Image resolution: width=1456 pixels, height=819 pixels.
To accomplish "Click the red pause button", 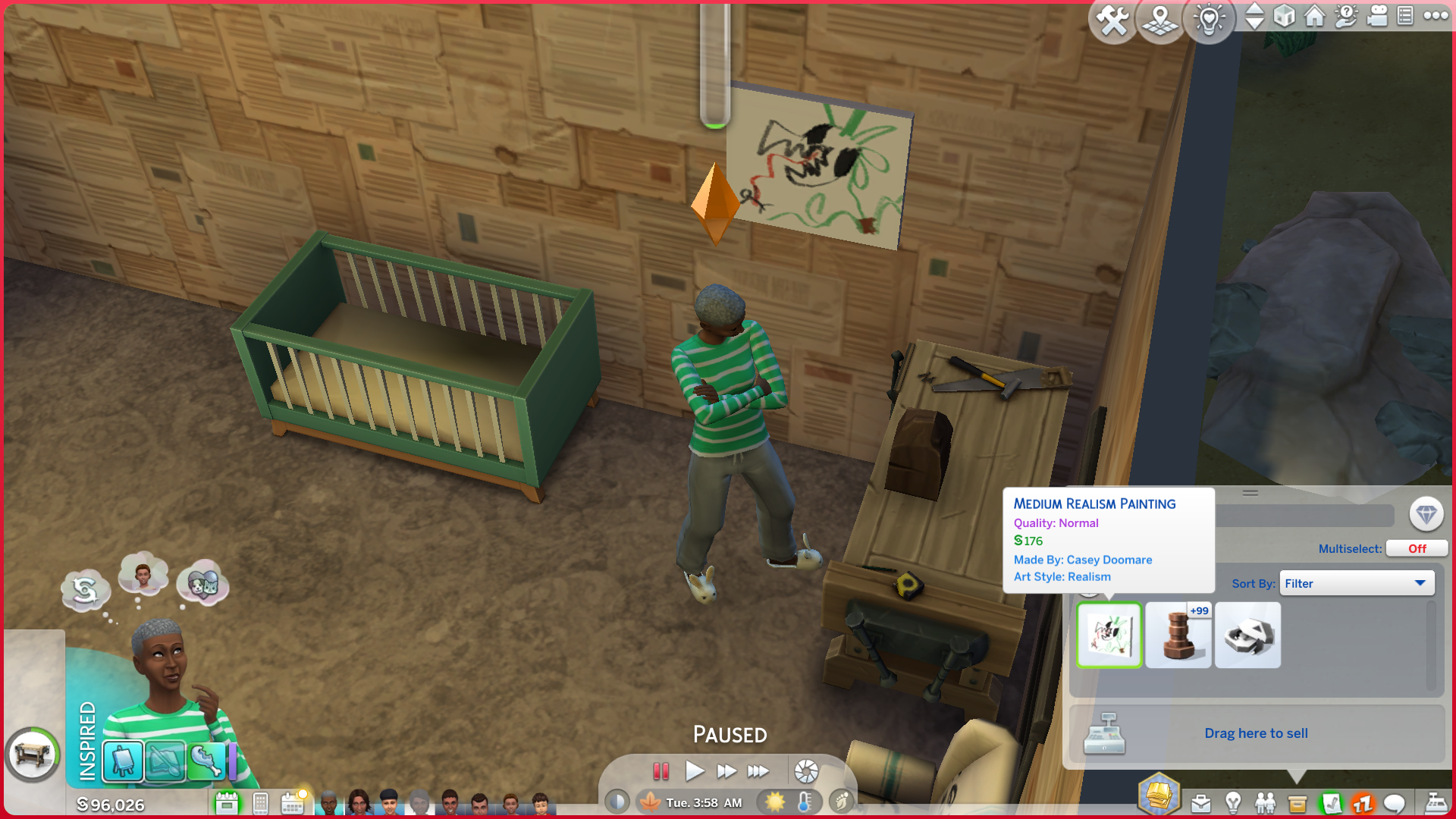I will click(x=661, y=771).
